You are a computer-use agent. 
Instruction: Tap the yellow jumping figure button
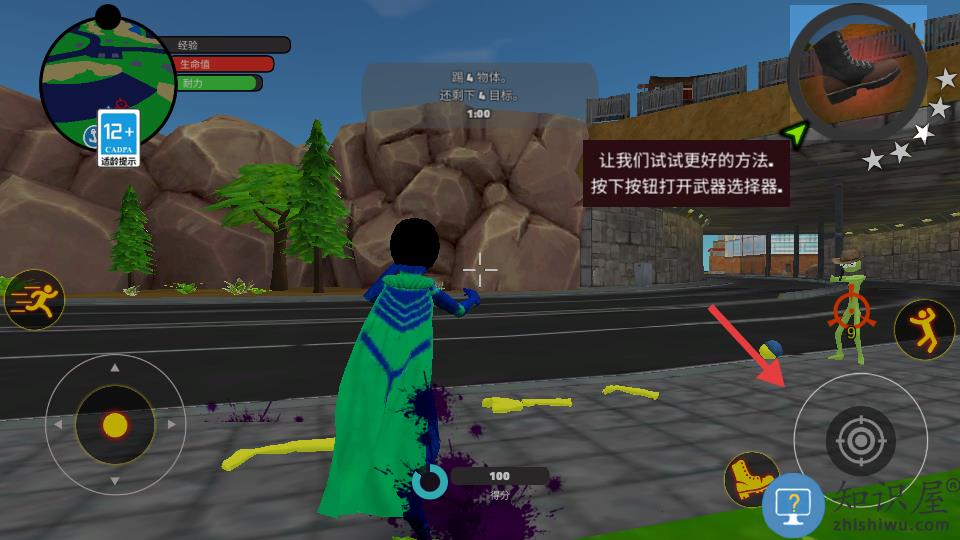[924, 330]
